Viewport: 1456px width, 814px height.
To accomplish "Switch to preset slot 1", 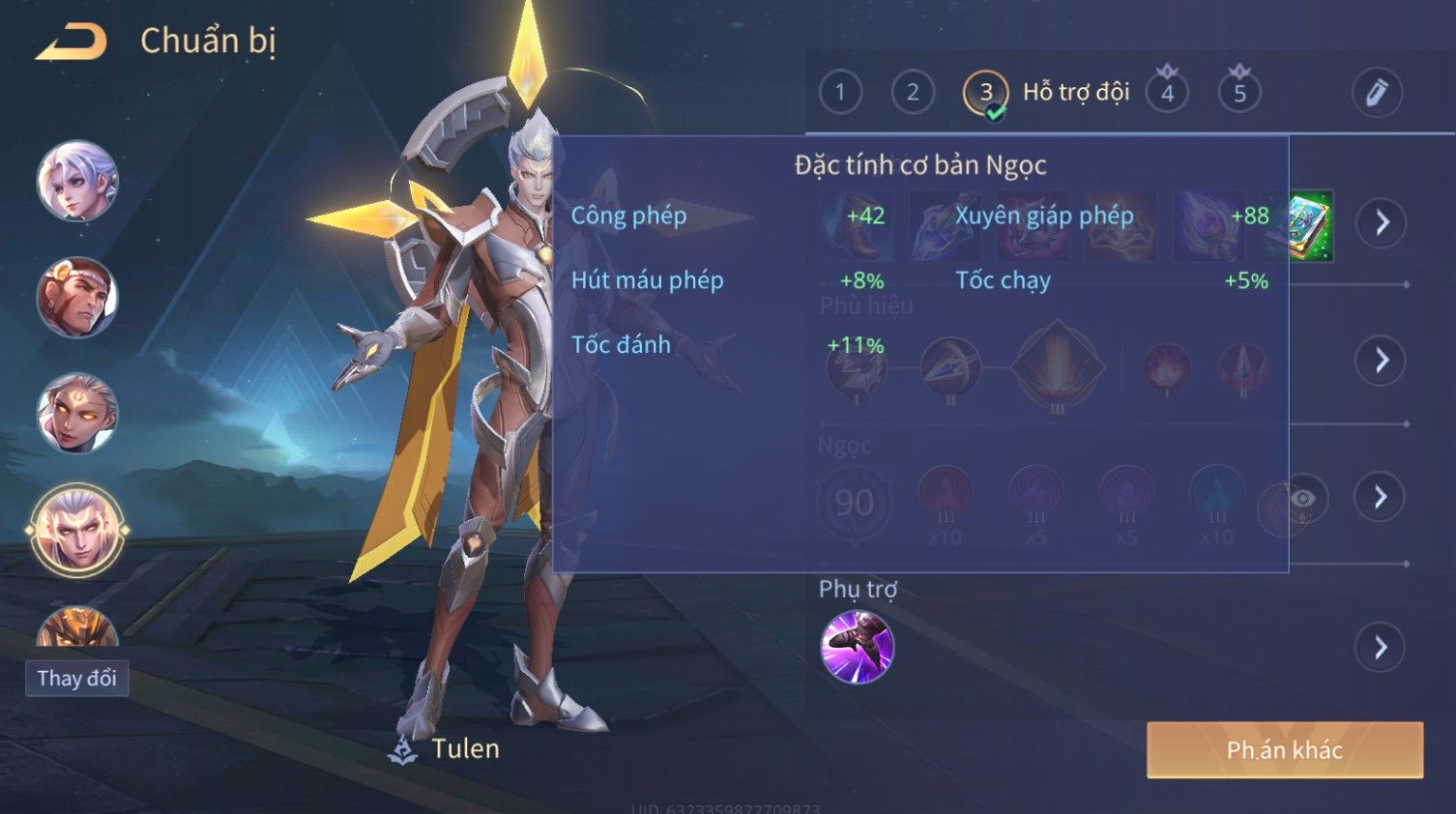I will (839, 93).
